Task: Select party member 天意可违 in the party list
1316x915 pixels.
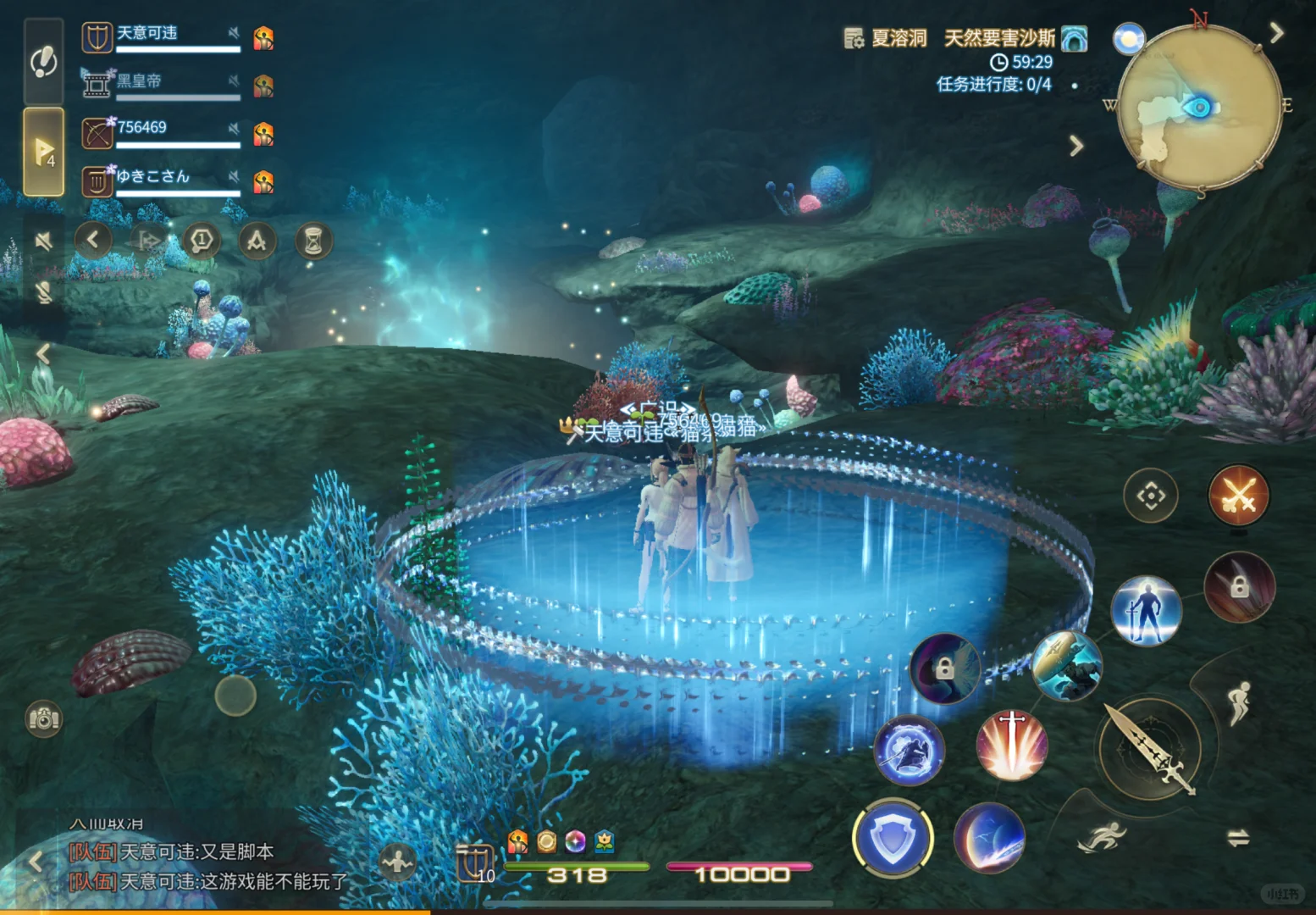Action: coord(161,37)
